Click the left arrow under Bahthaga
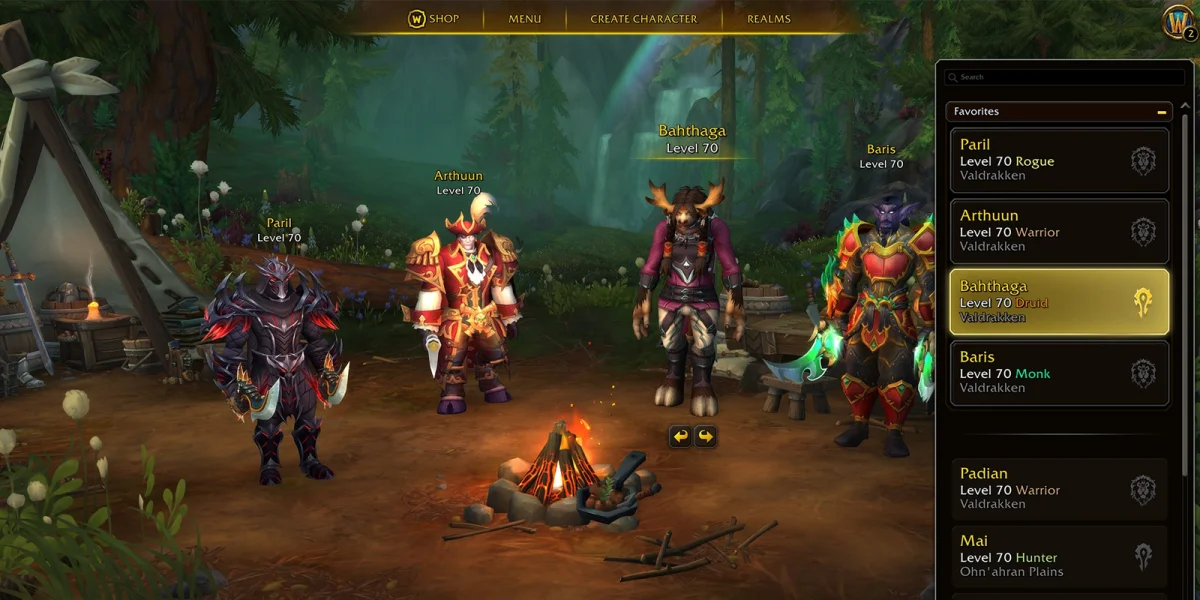The width and height of the screenshot is (1200, 600). 681,436
